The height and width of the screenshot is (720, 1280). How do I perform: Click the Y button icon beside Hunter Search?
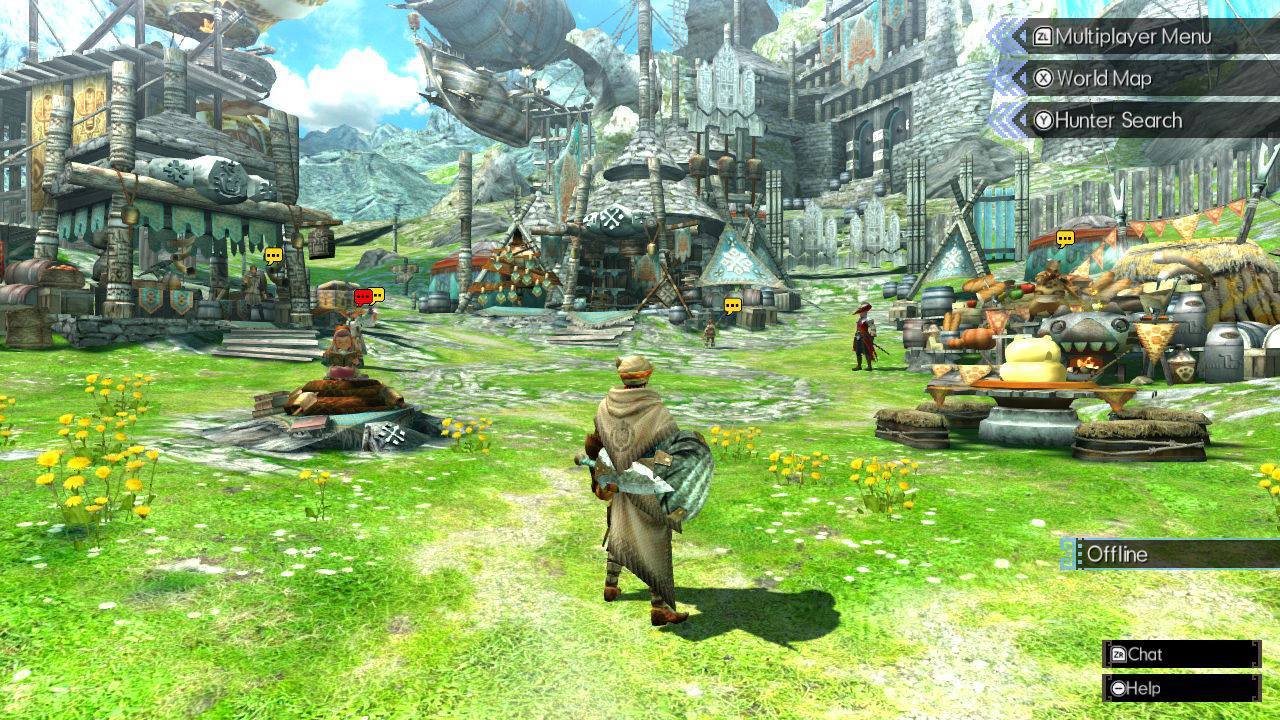coord(1046,120)
